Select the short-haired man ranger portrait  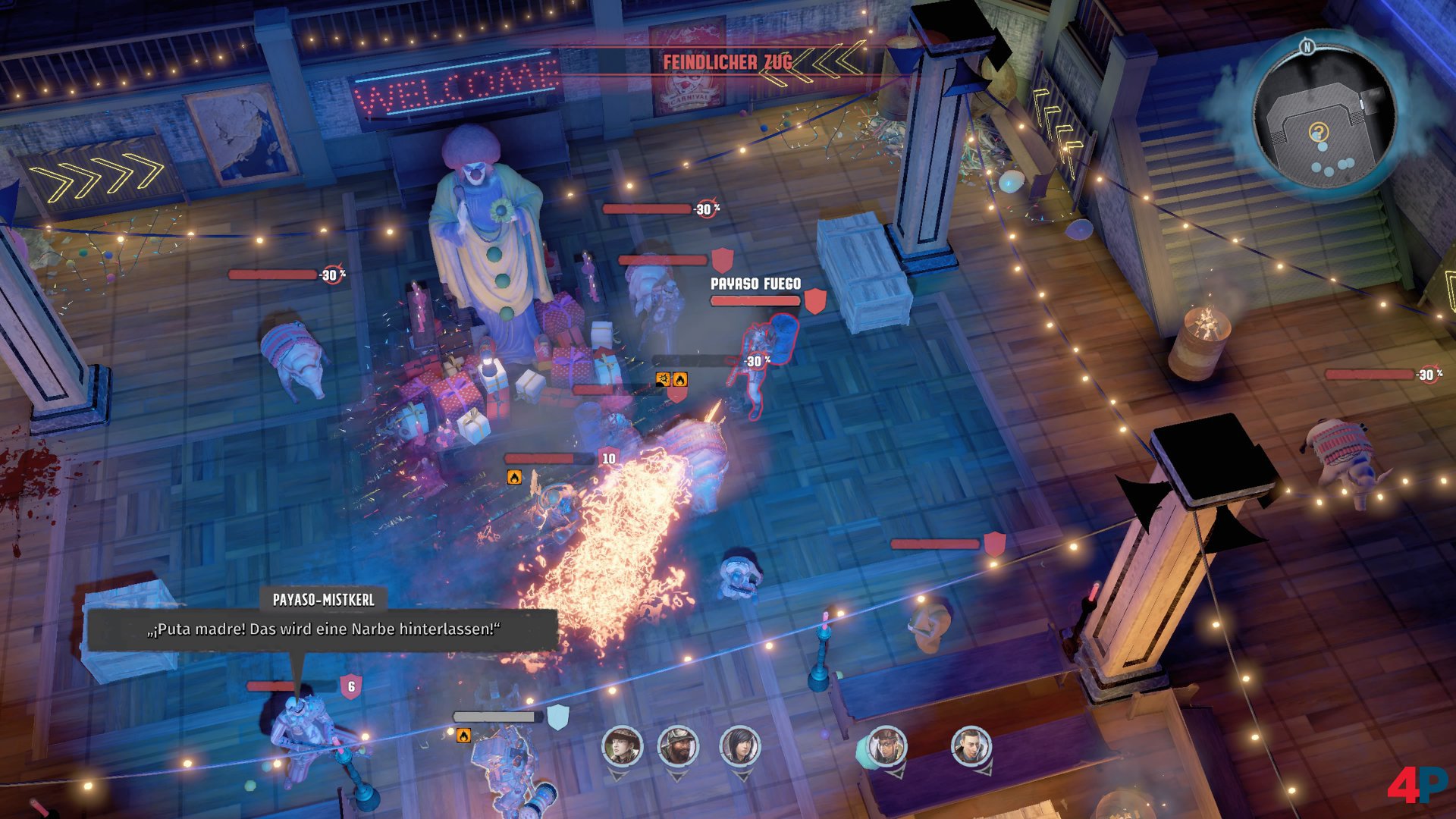[x=971, y=746]
